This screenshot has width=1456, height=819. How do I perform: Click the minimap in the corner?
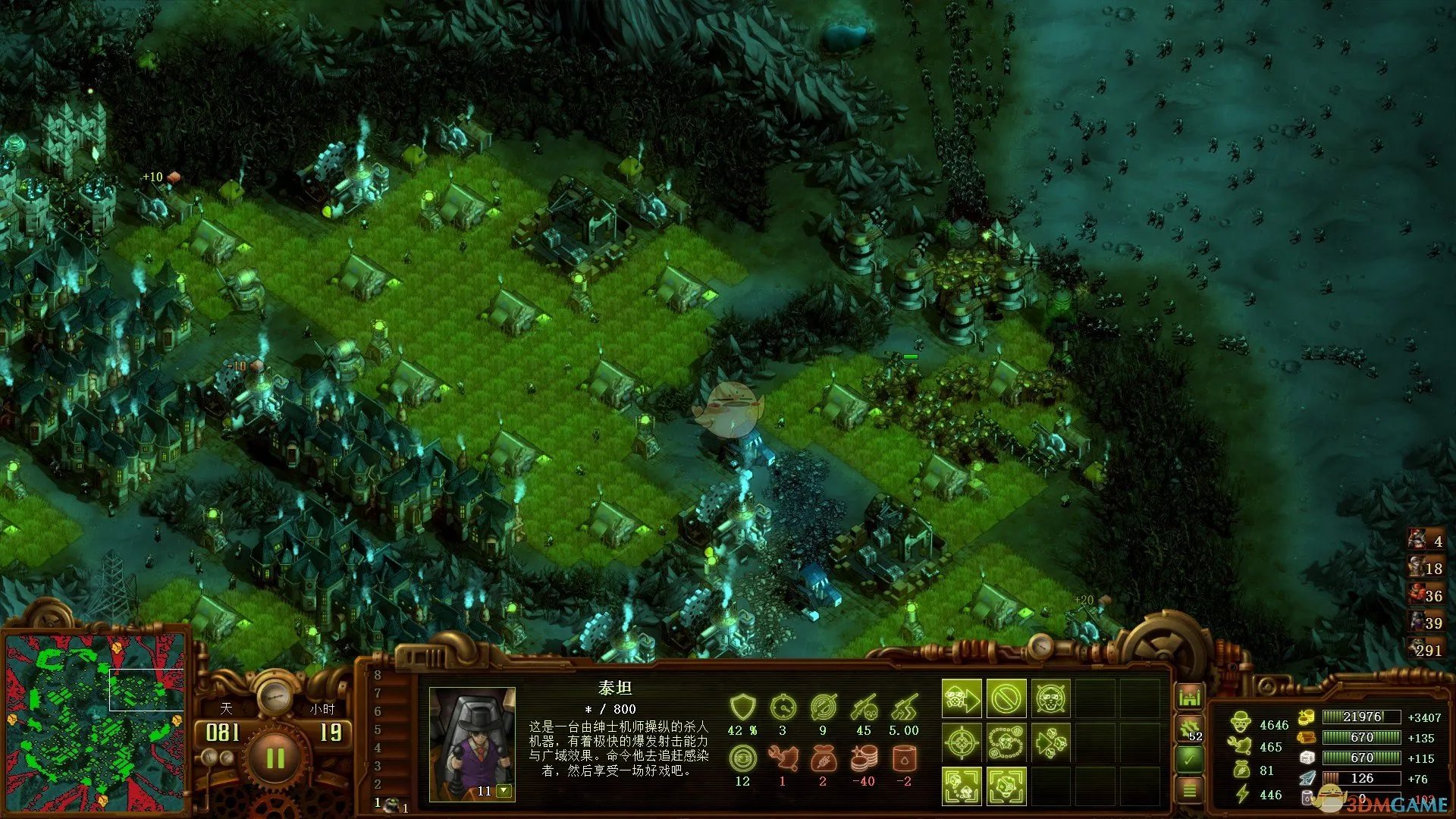95,722
